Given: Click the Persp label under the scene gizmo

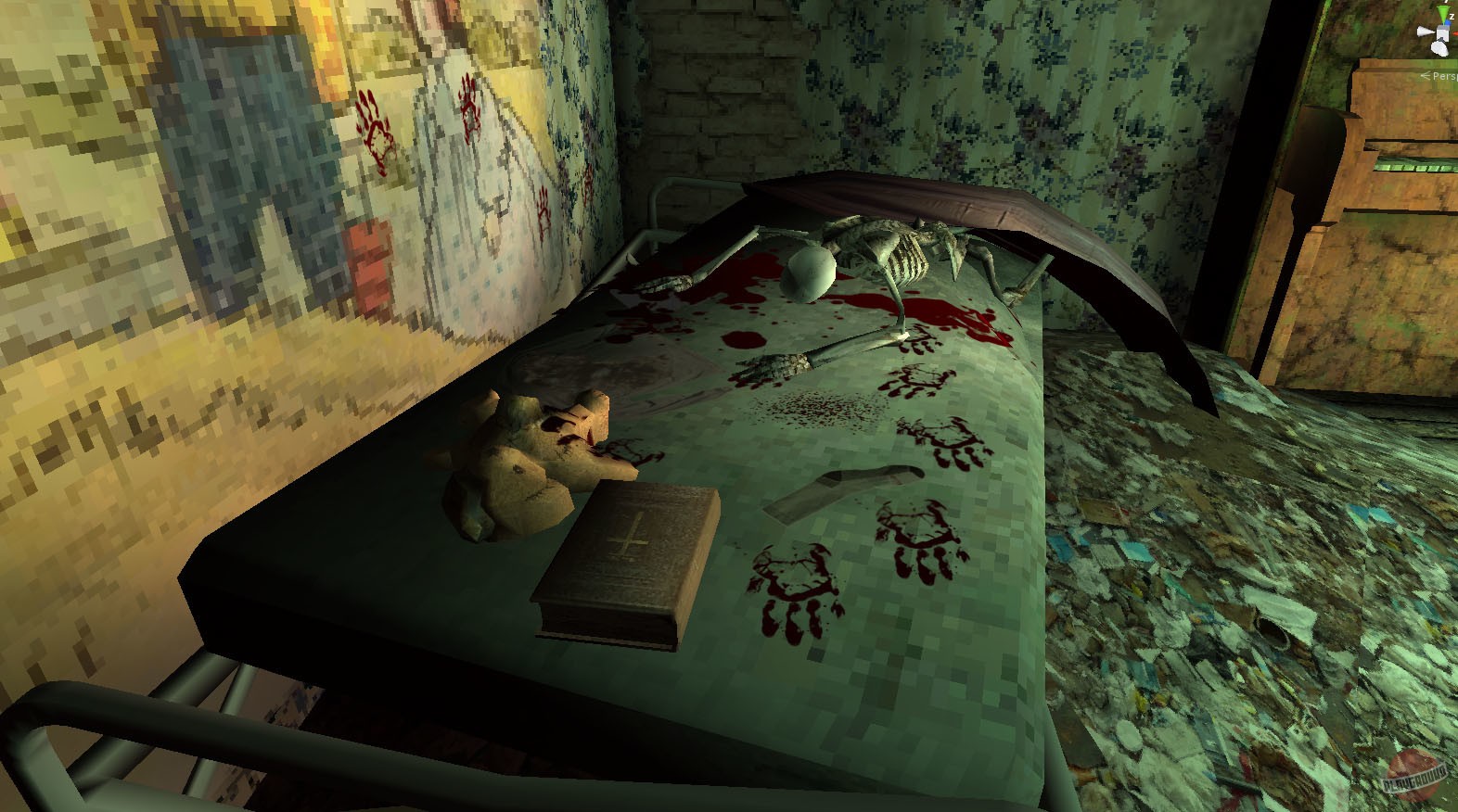Looking at the screenshot, I should point(1444,76).
